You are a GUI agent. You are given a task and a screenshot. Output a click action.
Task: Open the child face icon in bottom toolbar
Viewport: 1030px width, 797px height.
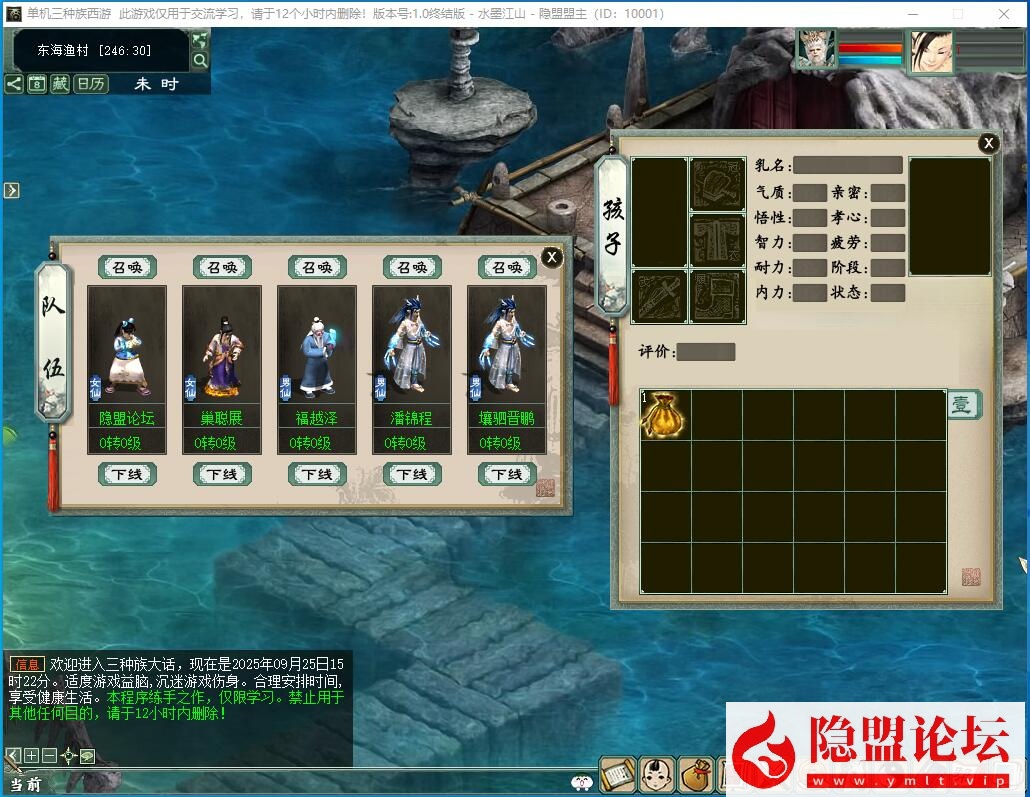(656, 774)
